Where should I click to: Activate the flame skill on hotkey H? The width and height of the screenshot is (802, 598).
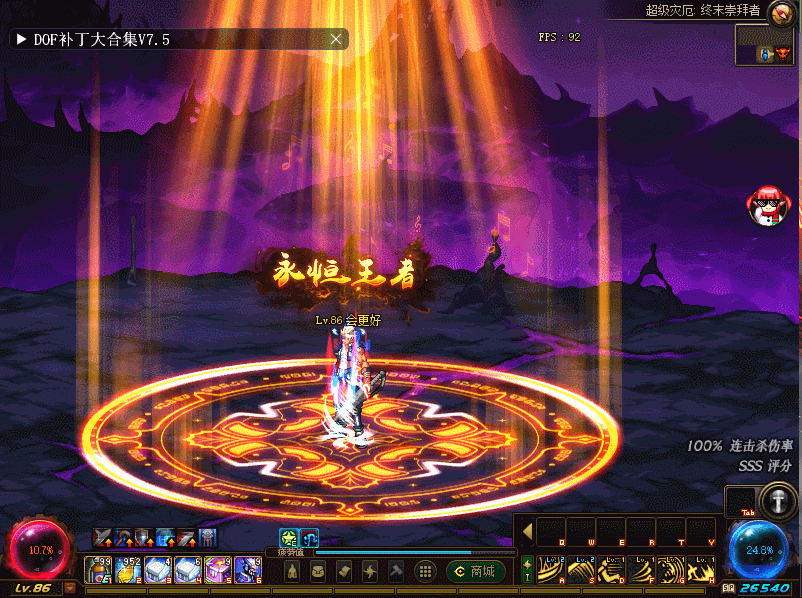click(702, 570)
